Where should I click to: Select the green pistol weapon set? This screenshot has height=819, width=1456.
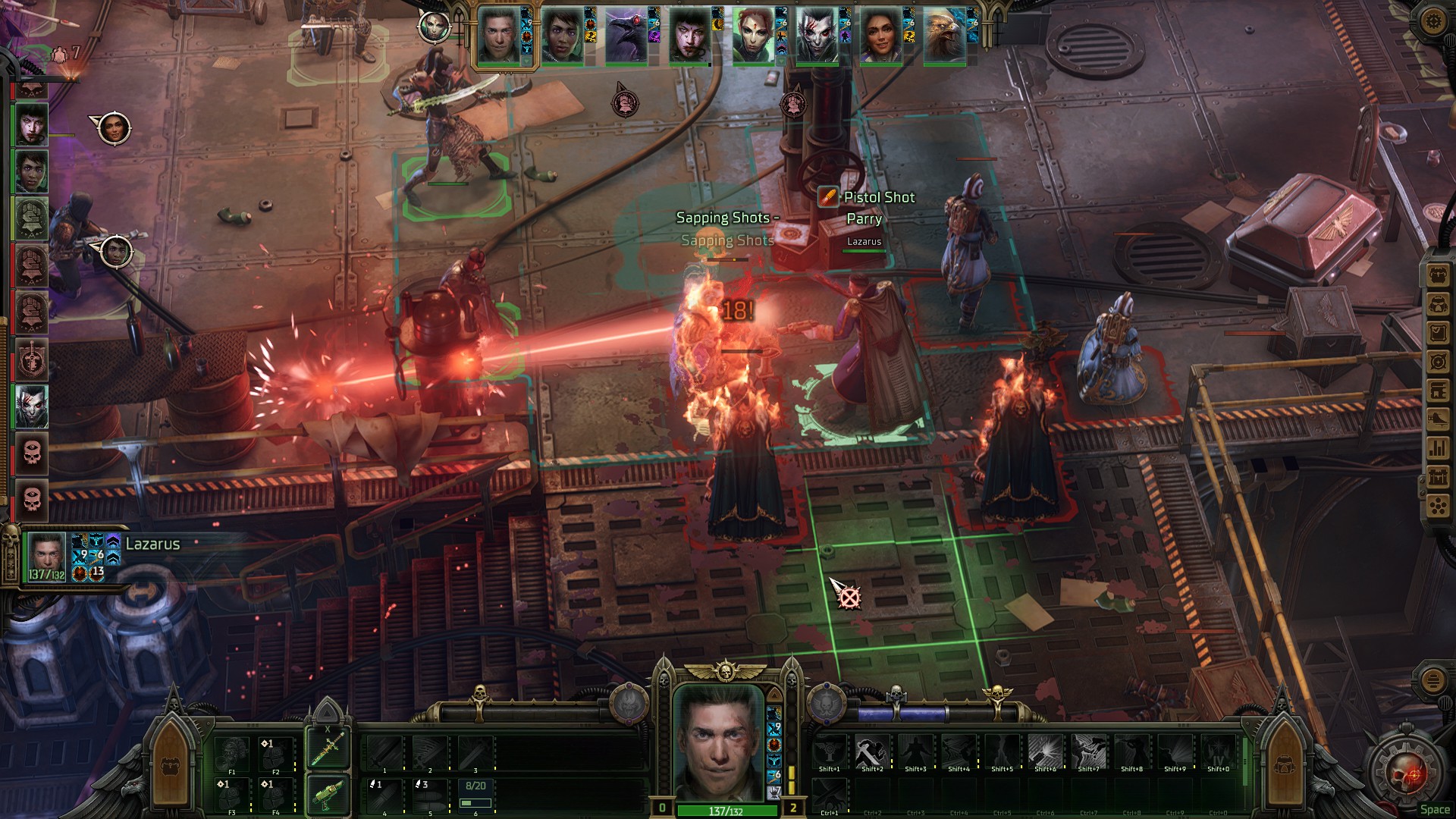pyautogui.click(x=328, y=794)
